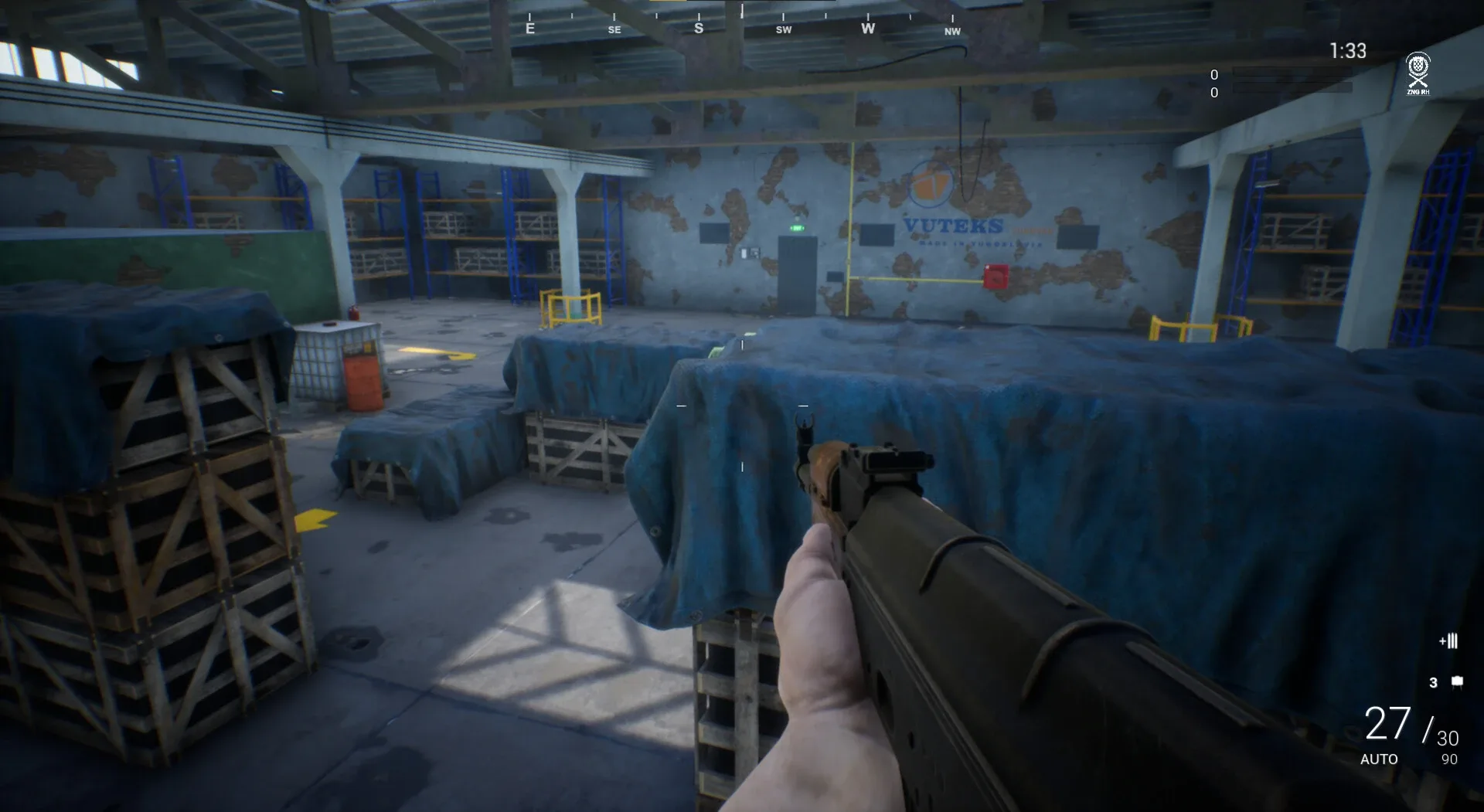Viewport: 1484px width, 812px height.
Task: Click the ammo resupply icon above grenades
Action: click(x=1448, y=640)
